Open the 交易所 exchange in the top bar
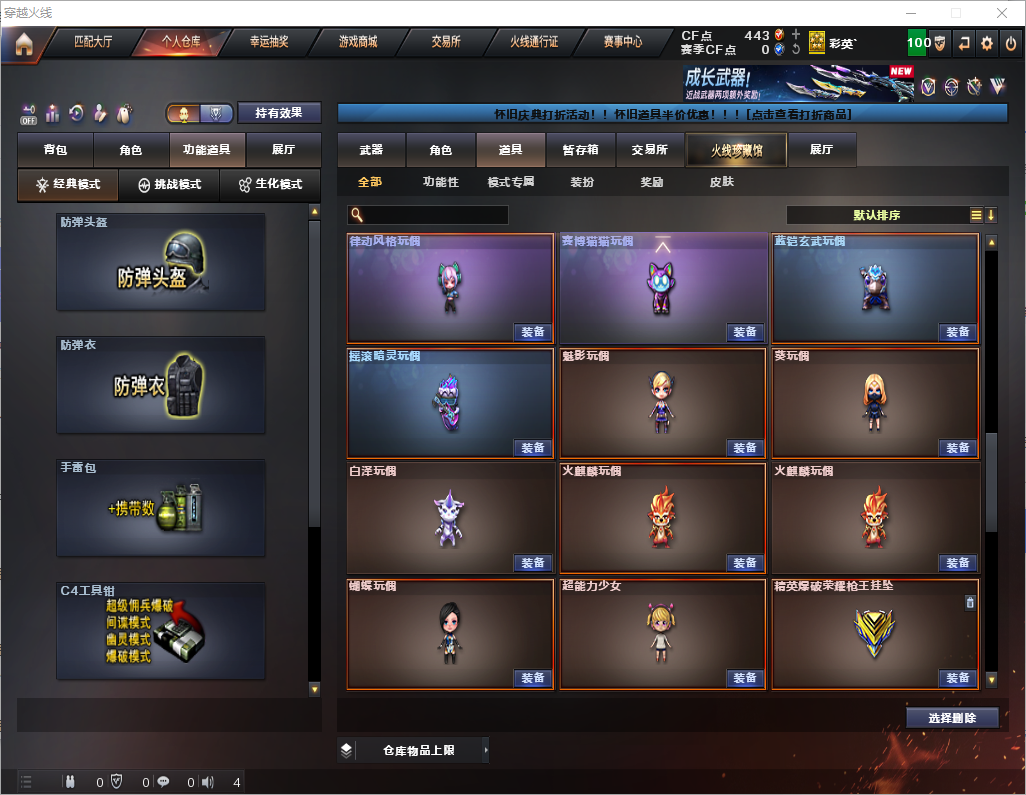The height and width of the screenshot is (795, 1026). (x=446, y=42)
